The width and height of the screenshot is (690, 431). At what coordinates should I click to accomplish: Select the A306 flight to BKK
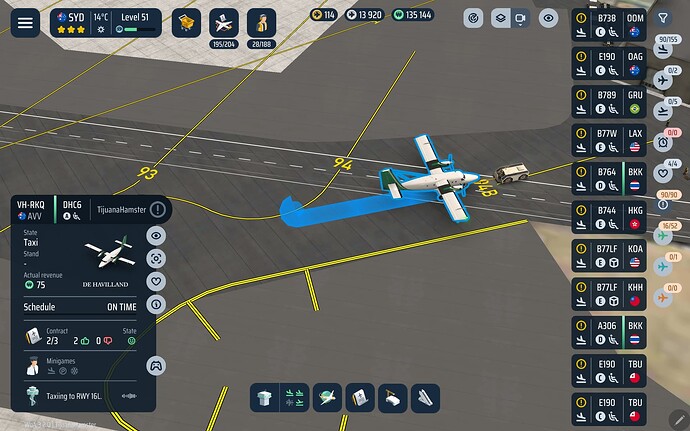tap(609, 332)
